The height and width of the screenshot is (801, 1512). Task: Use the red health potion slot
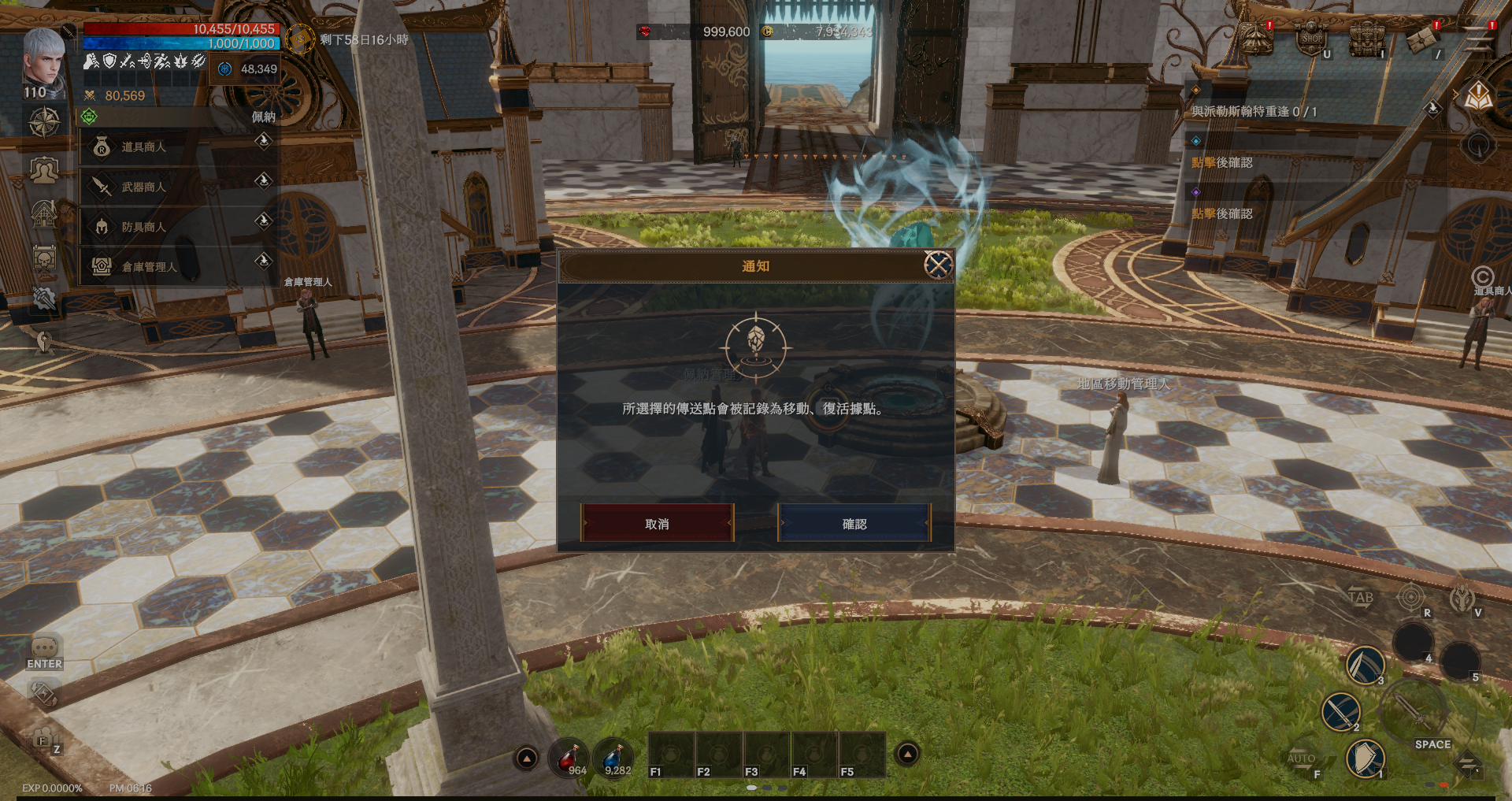[x=570, y=758]
